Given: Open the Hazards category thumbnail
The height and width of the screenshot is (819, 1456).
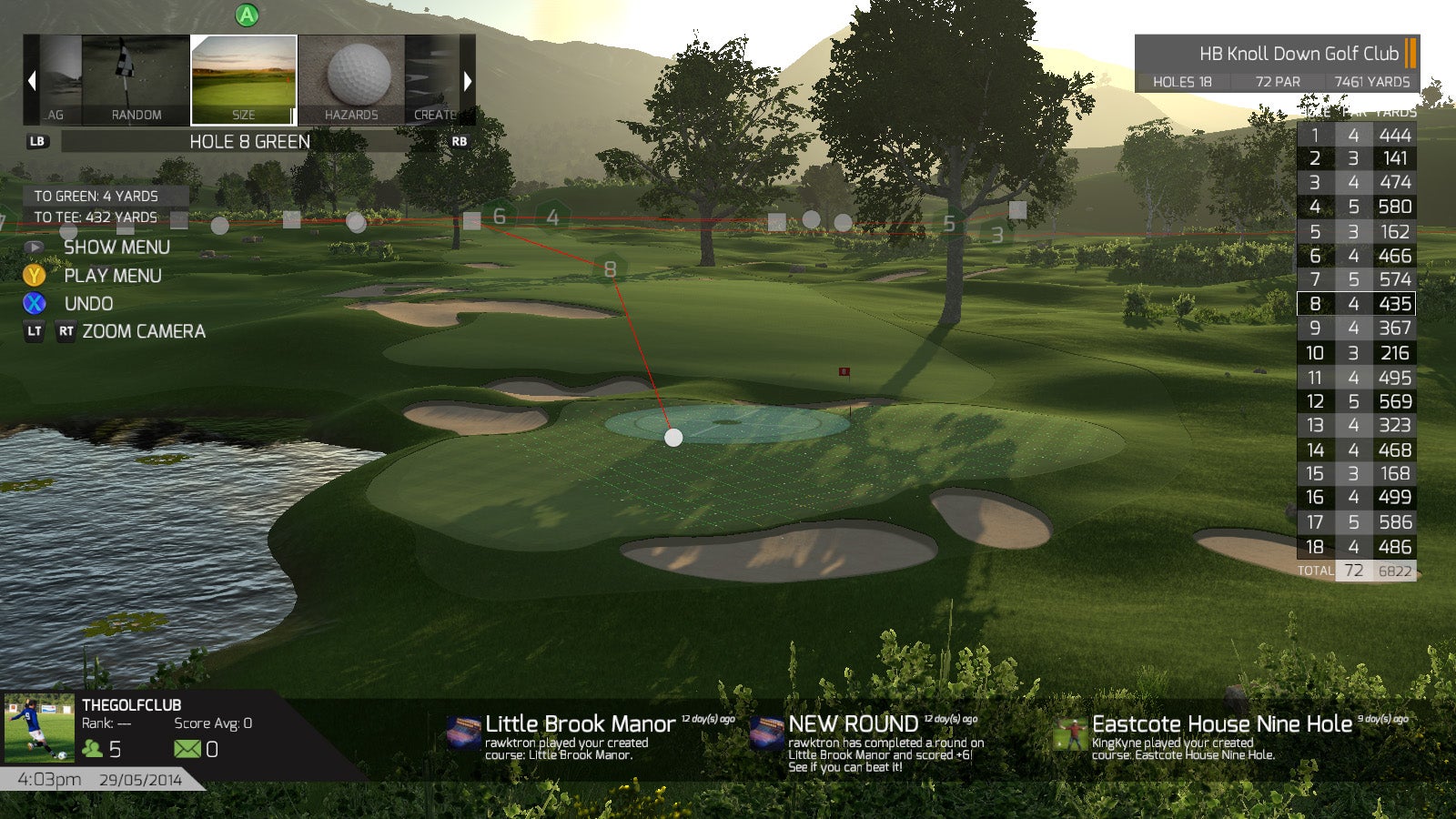Looking at the screenshot, I should click(x=351, y=80).
